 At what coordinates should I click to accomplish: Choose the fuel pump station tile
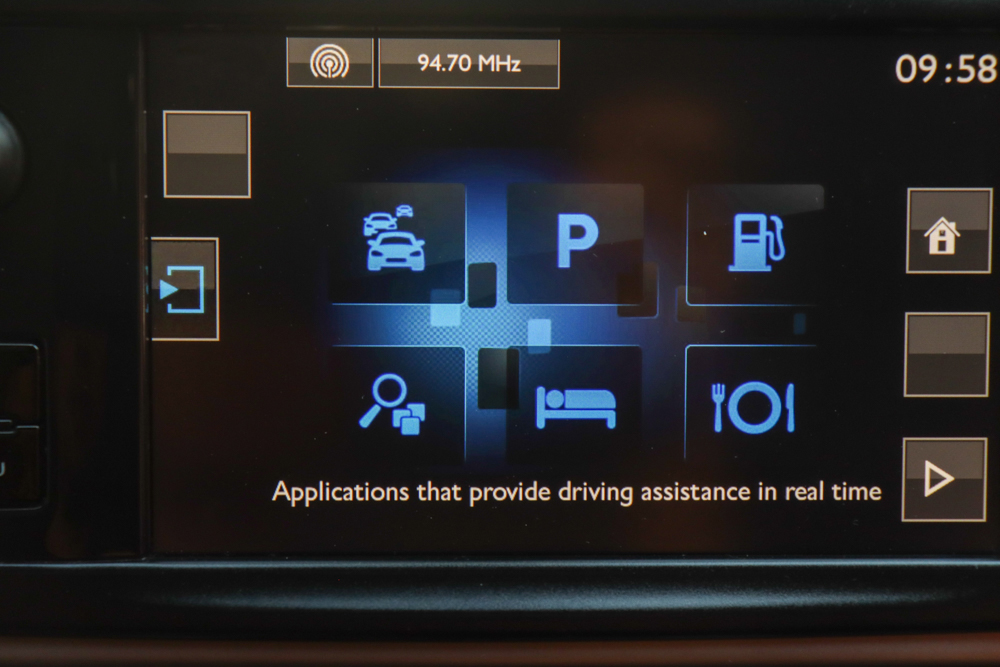[757, 243]
